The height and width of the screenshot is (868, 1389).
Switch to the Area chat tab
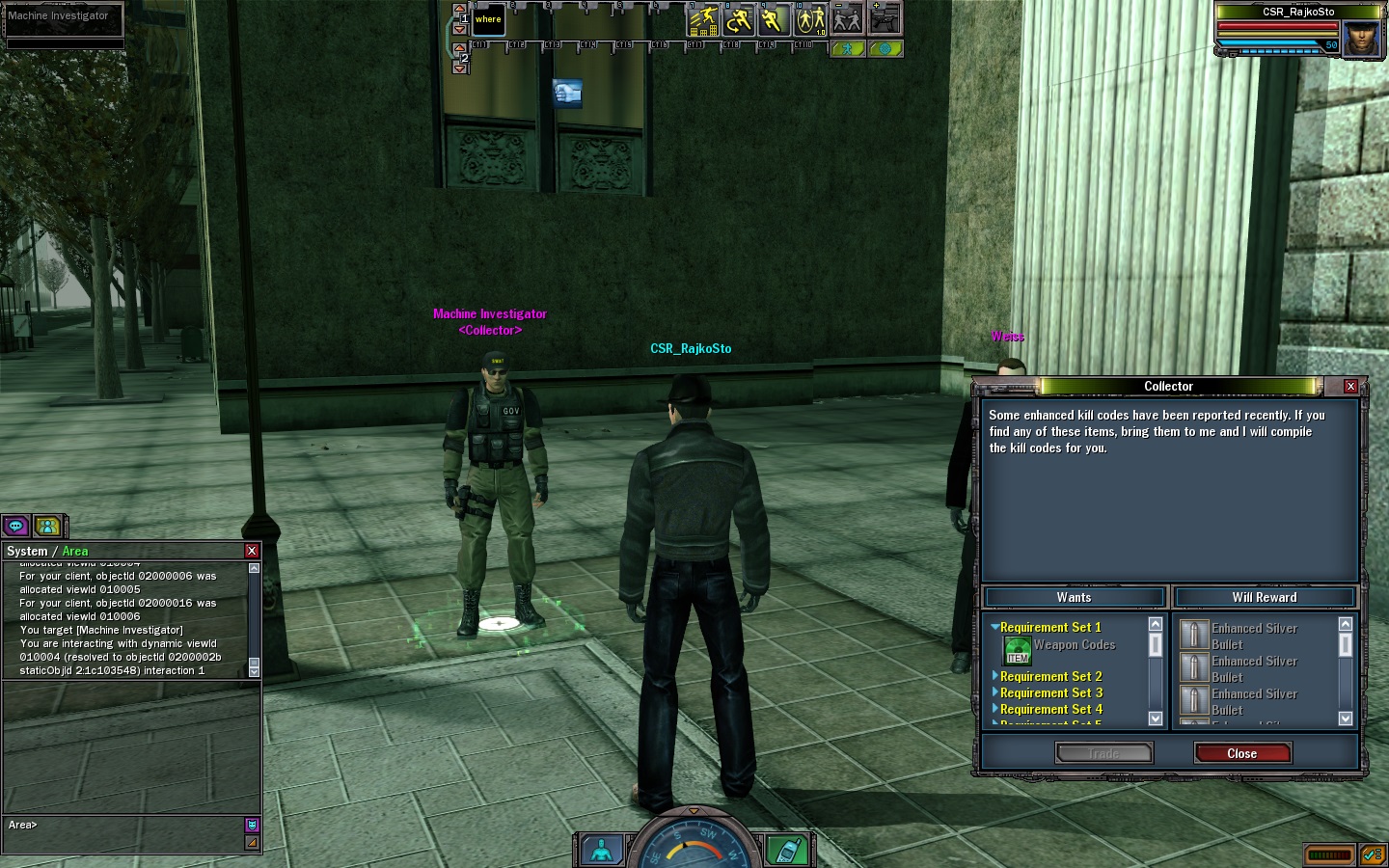pyautogui.click(x=75, y=552)
